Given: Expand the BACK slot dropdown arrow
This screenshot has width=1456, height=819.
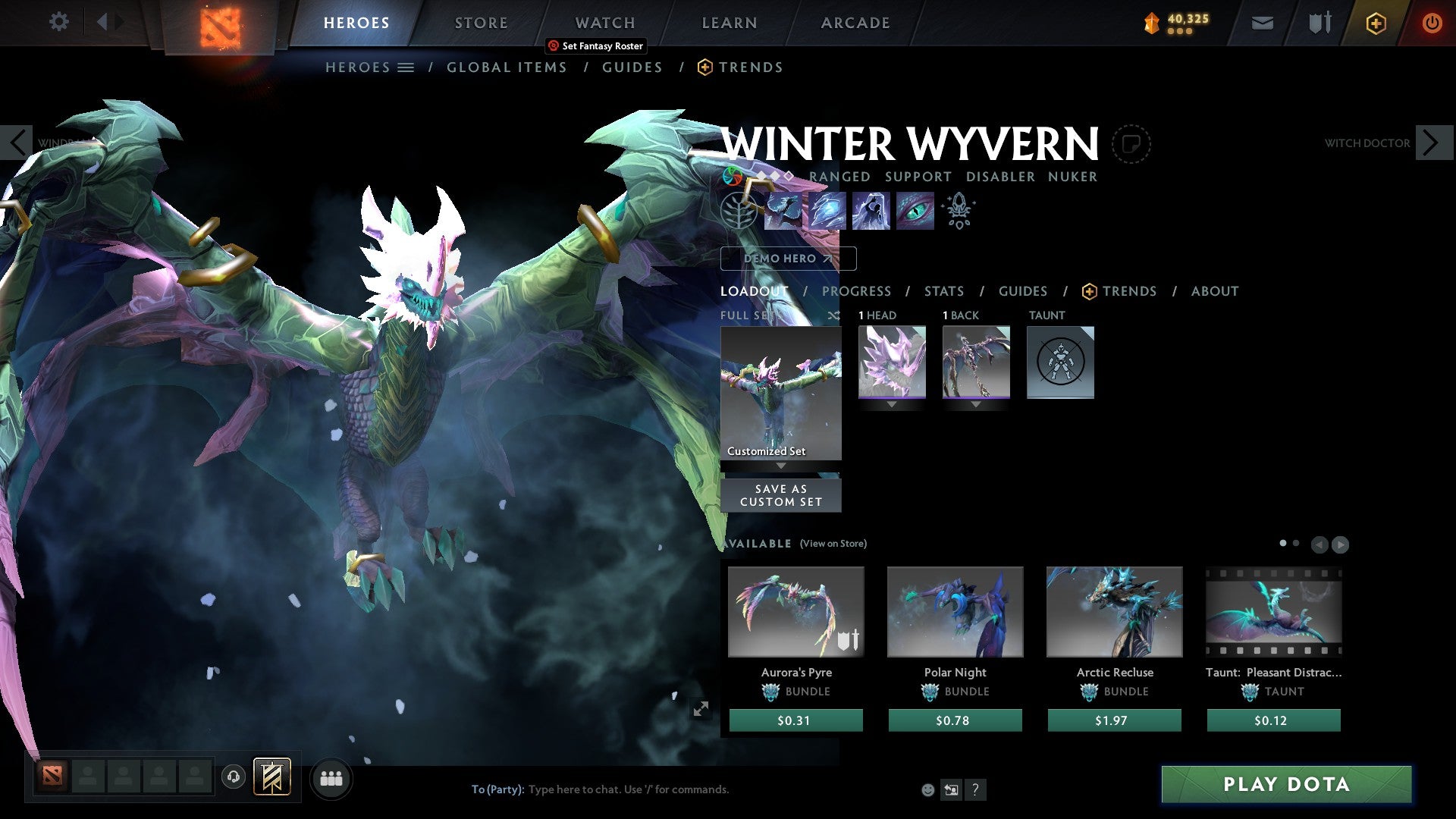Looking at the screenshot, I should (976, 404).
